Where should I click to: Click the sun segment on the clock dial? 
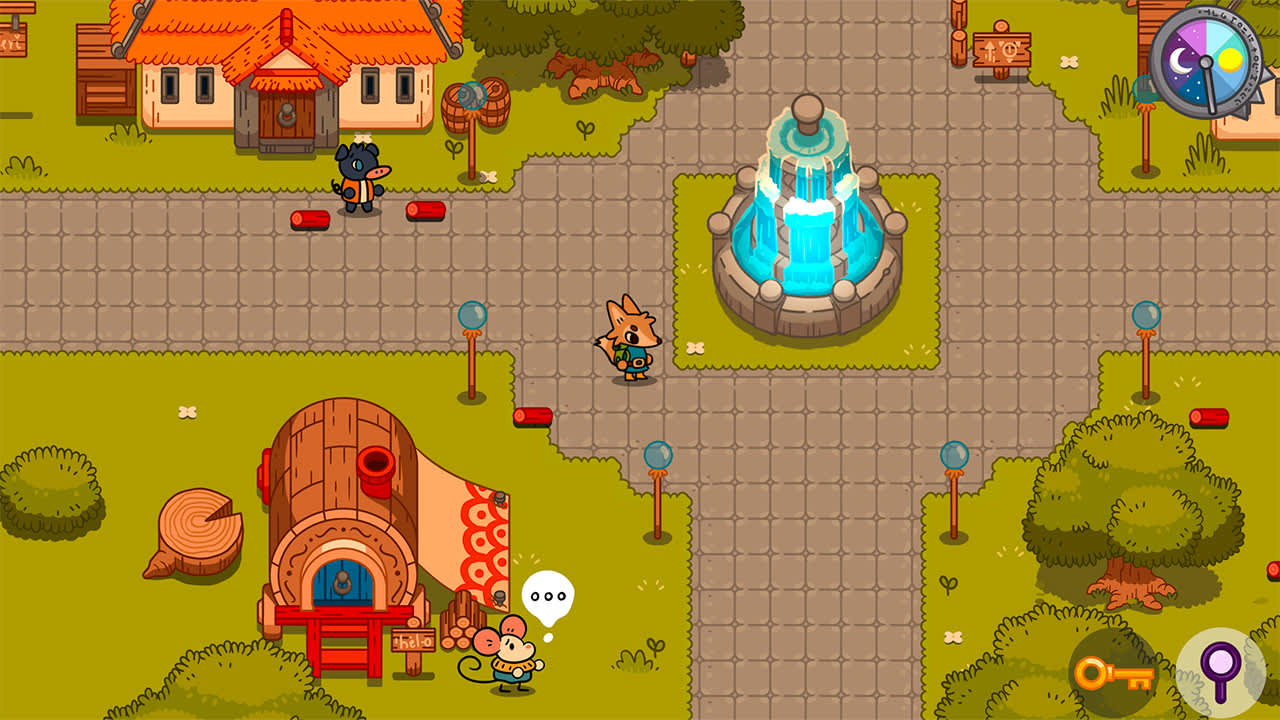point(1230,60)
